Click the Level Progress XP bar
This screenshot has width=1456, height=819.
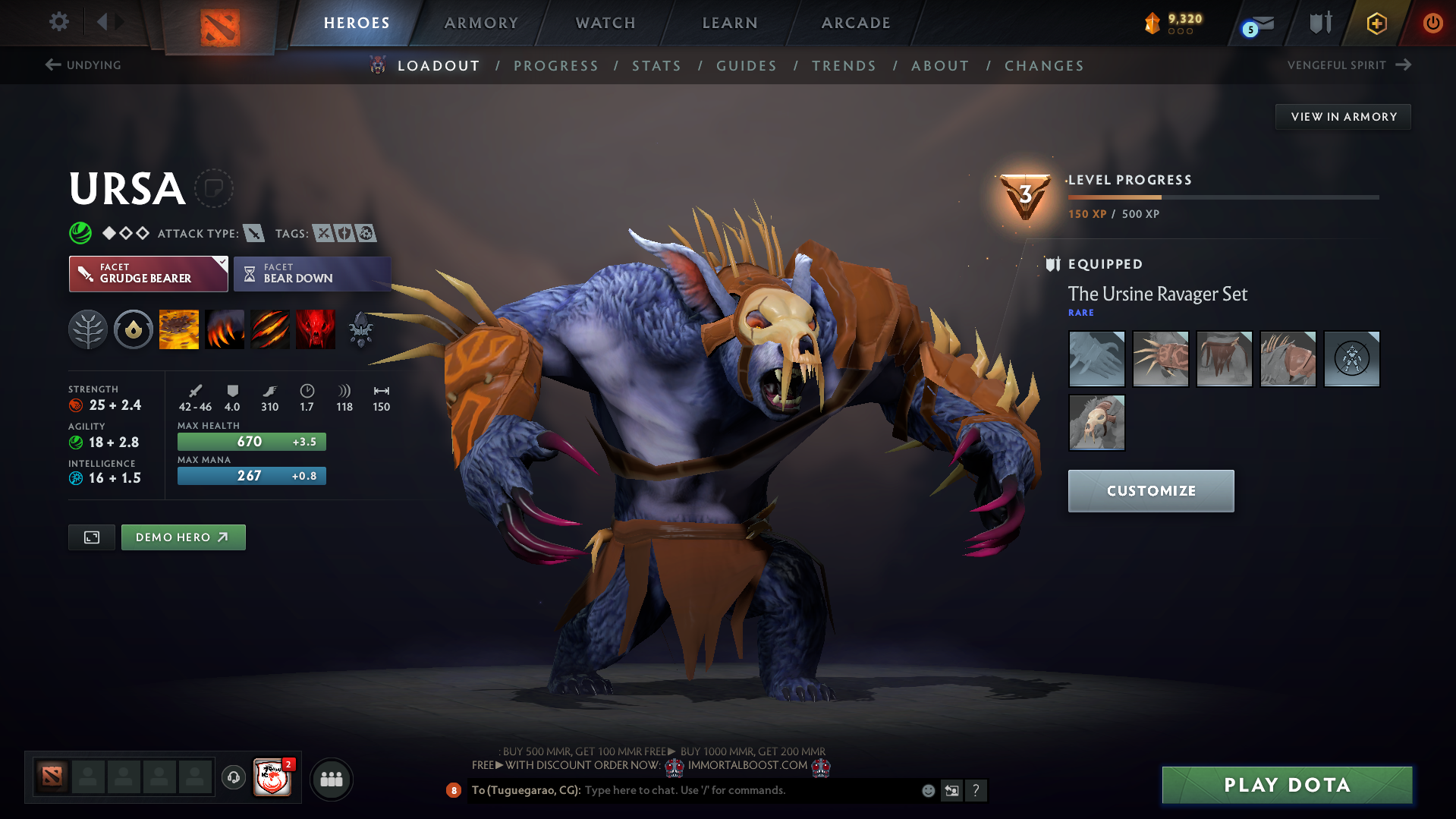[x=1223, y=197]
